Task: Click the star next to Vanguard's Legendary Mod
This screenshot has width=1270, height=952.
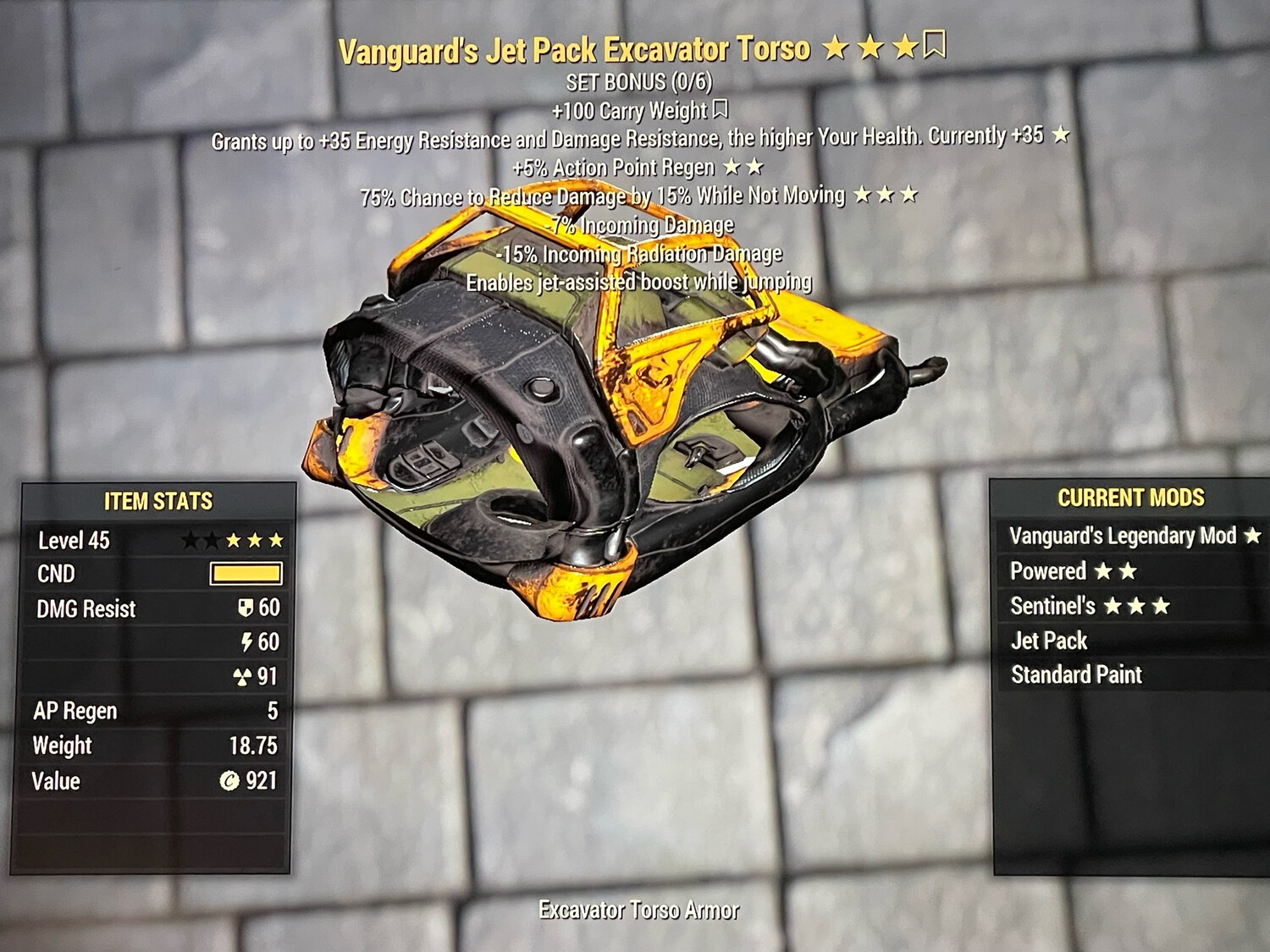Action: coord(1251,536)
